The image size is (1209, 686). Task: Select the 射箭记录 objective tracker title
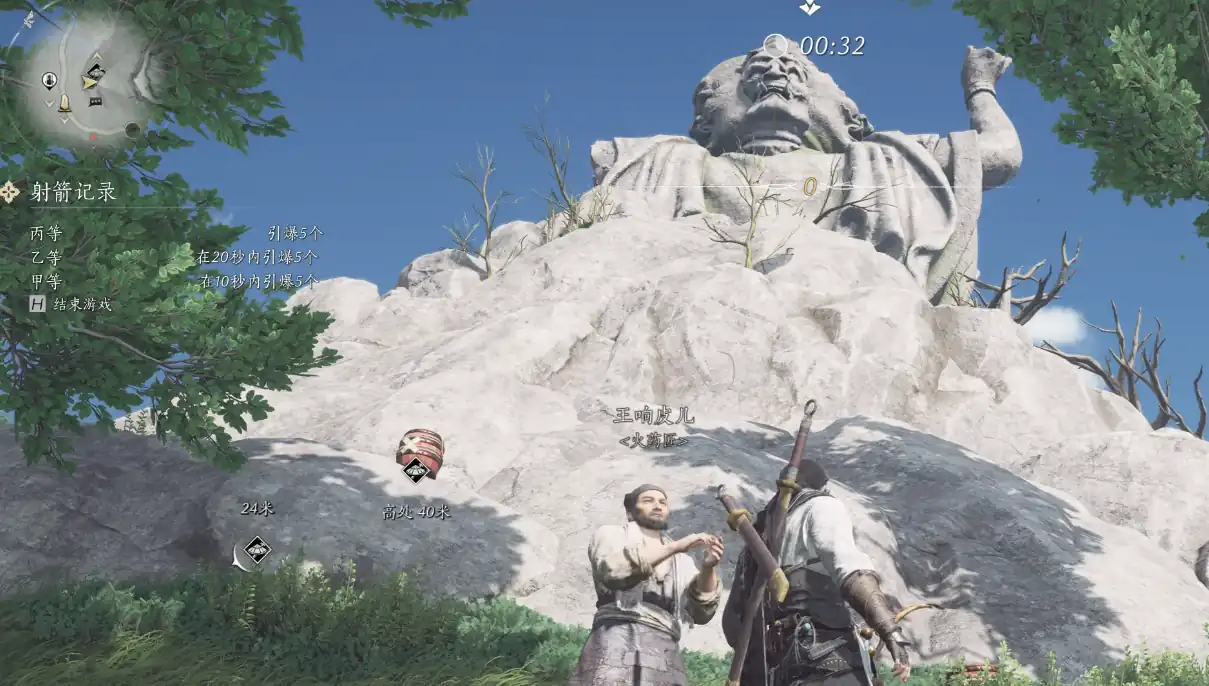(72, 192)
